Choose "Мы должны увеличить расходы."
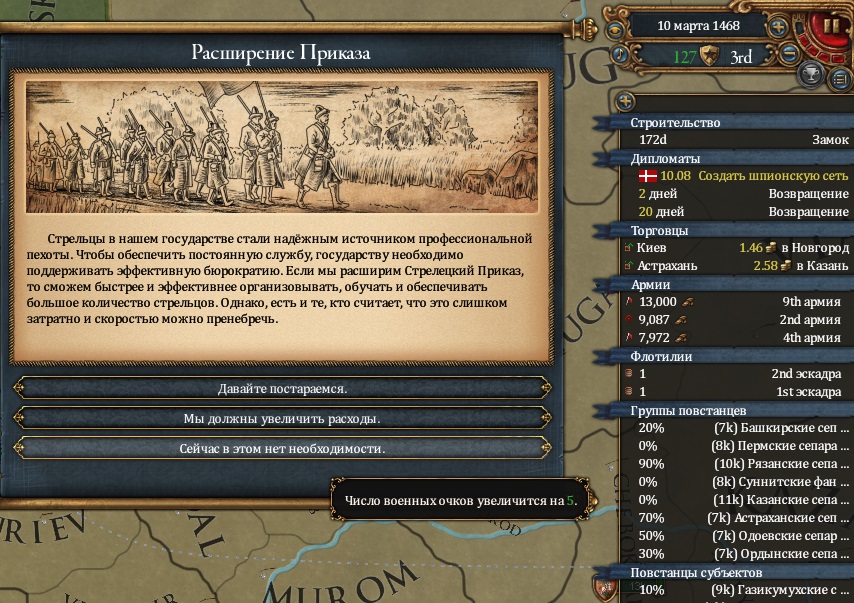The height and width of the screenshot is (603, 854). (282, 418)
